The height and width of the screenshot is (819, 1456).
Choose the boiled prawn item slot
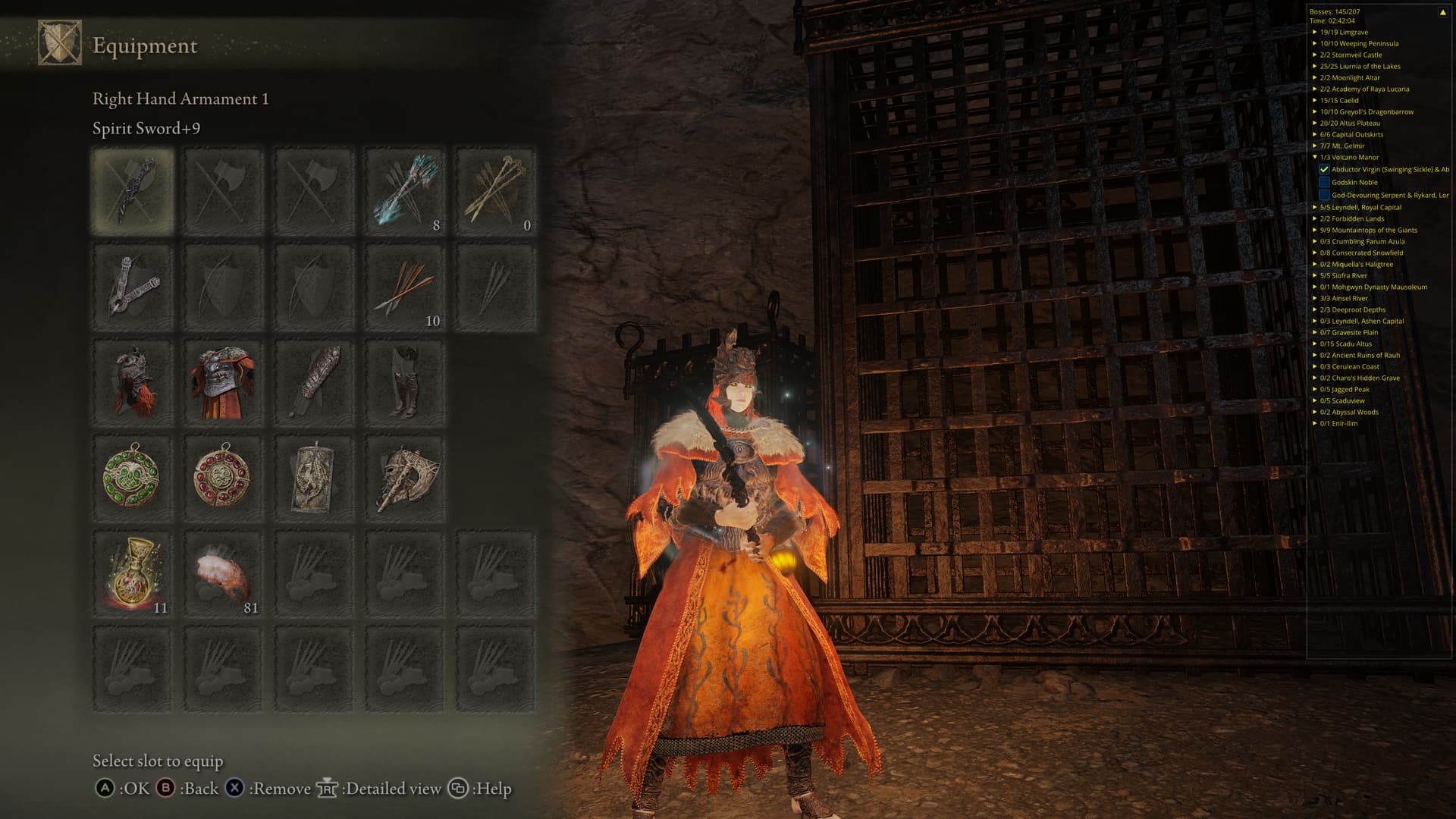click(223, 574)
